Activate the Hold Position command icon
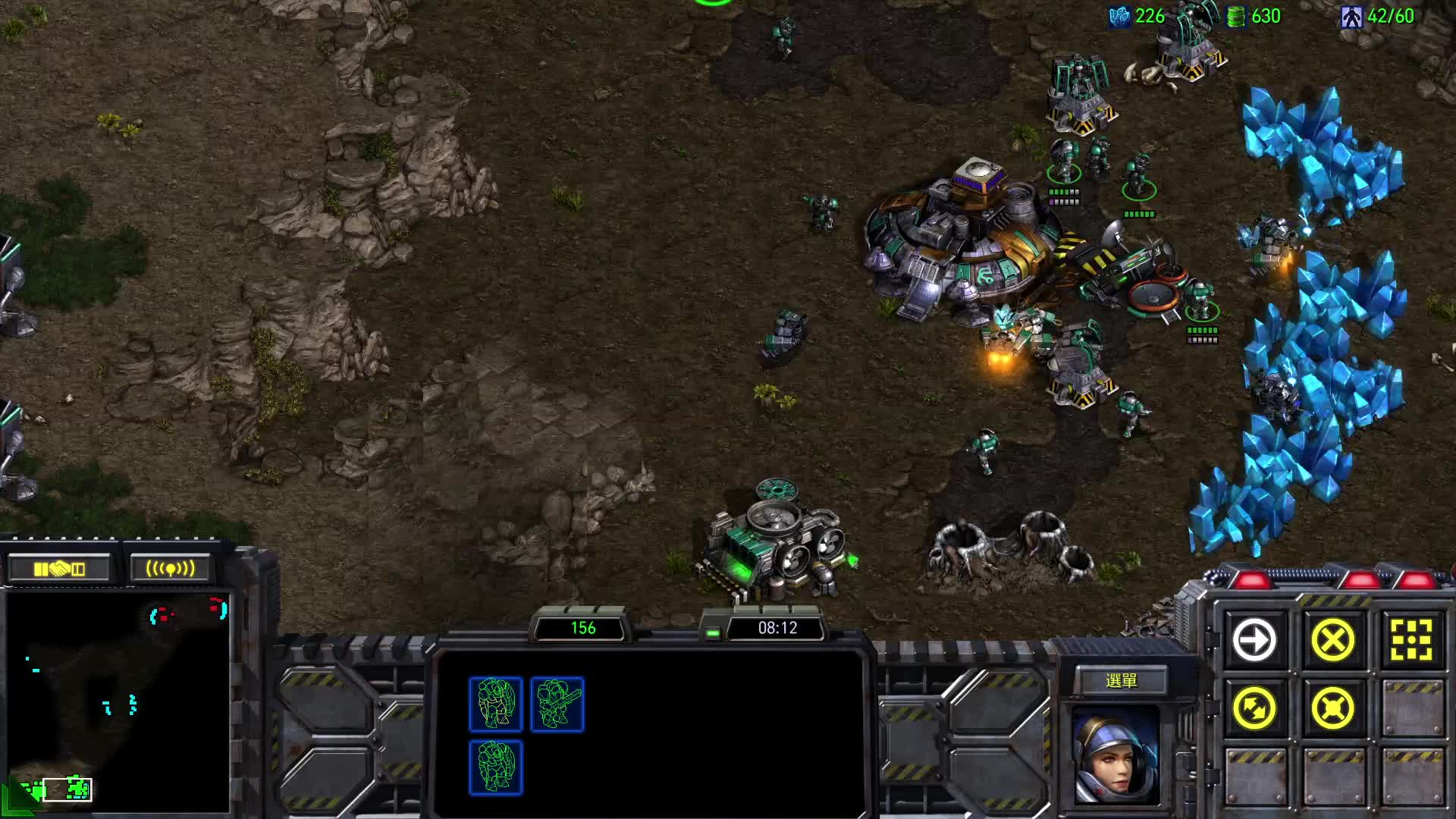 click(1332, 709)
